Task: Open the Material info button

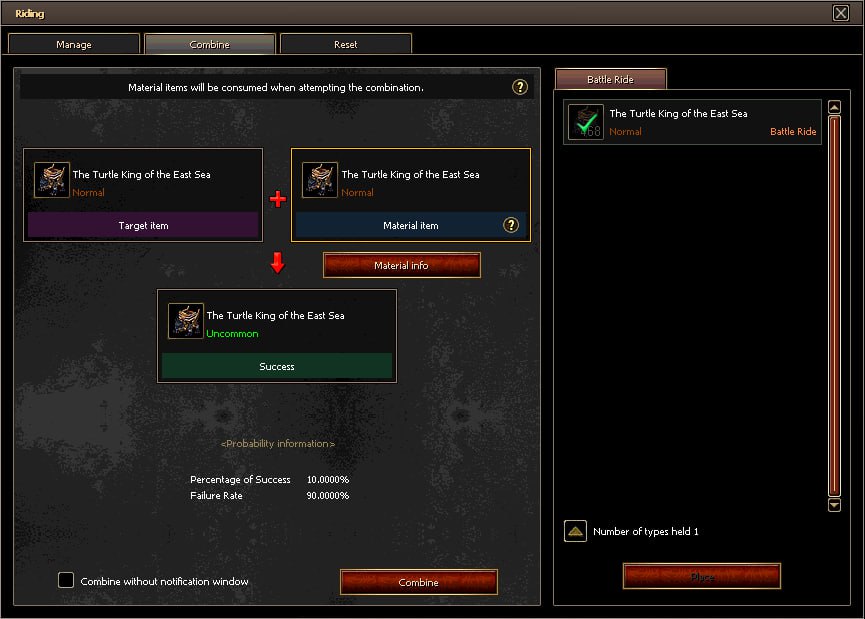Action: tap(401, 265)
